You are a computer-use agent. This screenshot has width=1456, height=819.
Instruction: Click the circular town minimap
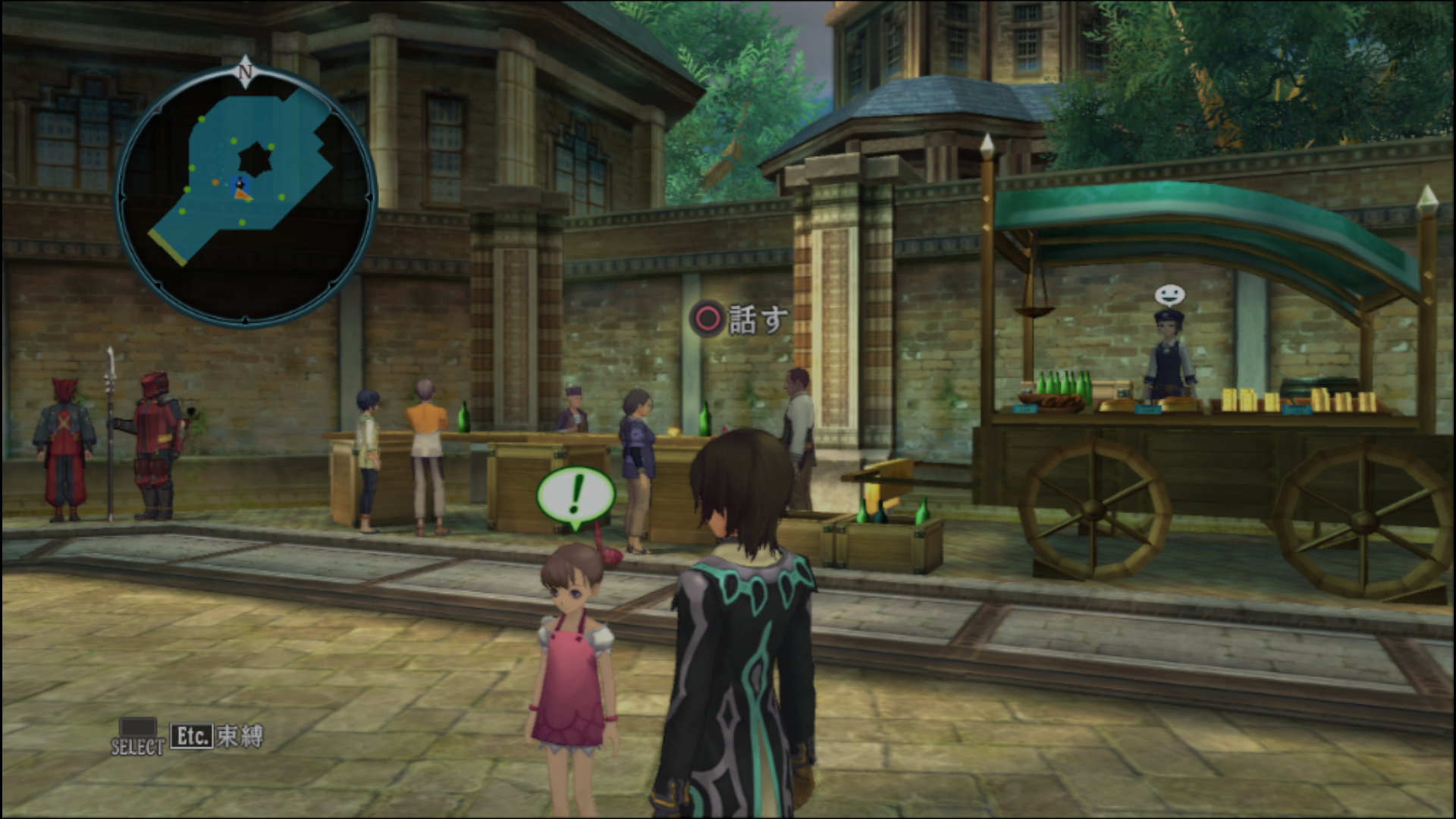[246, 197]
